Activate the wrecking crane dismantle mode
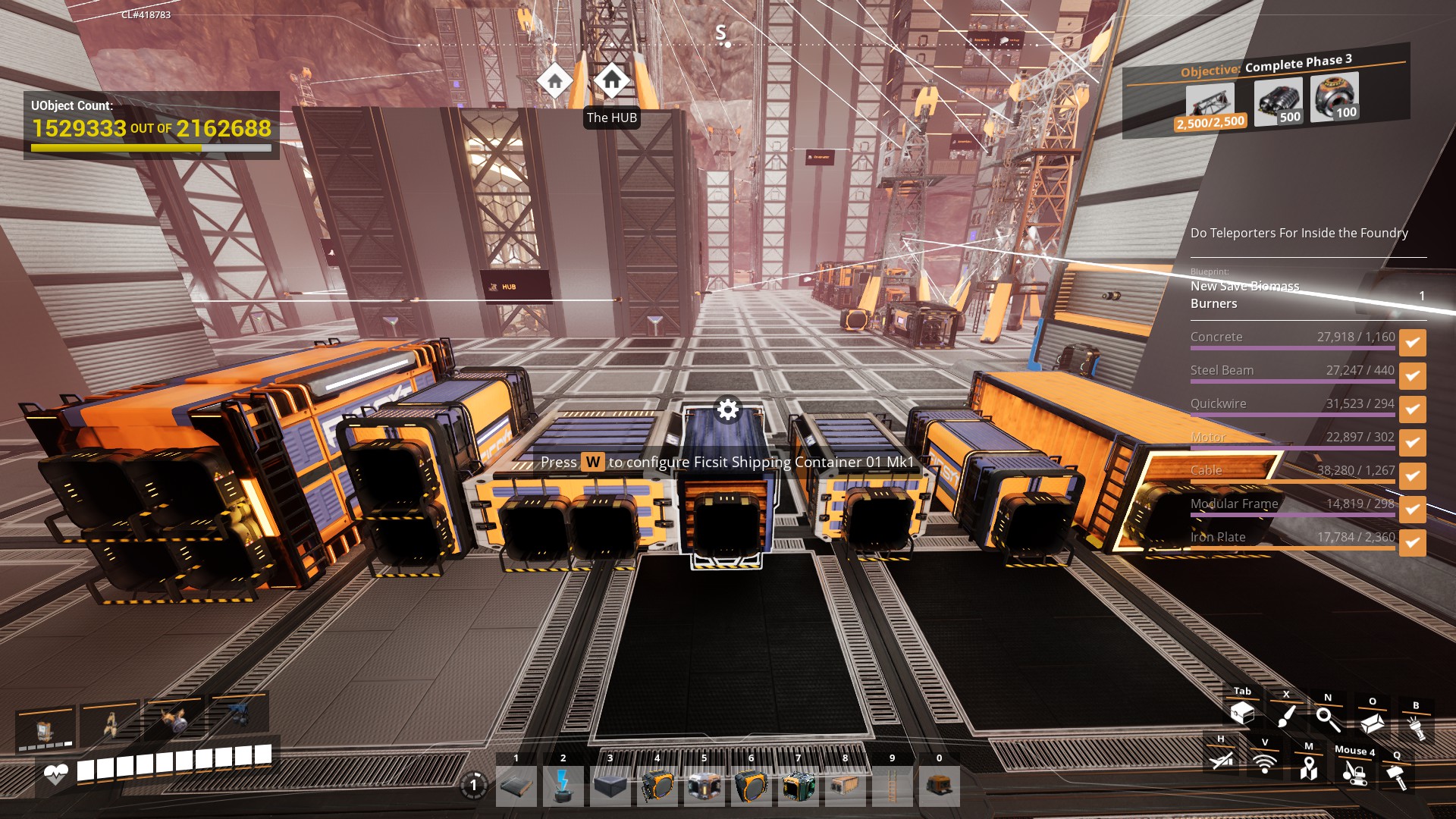1456x819 pixels. [x=1354, y=773]
